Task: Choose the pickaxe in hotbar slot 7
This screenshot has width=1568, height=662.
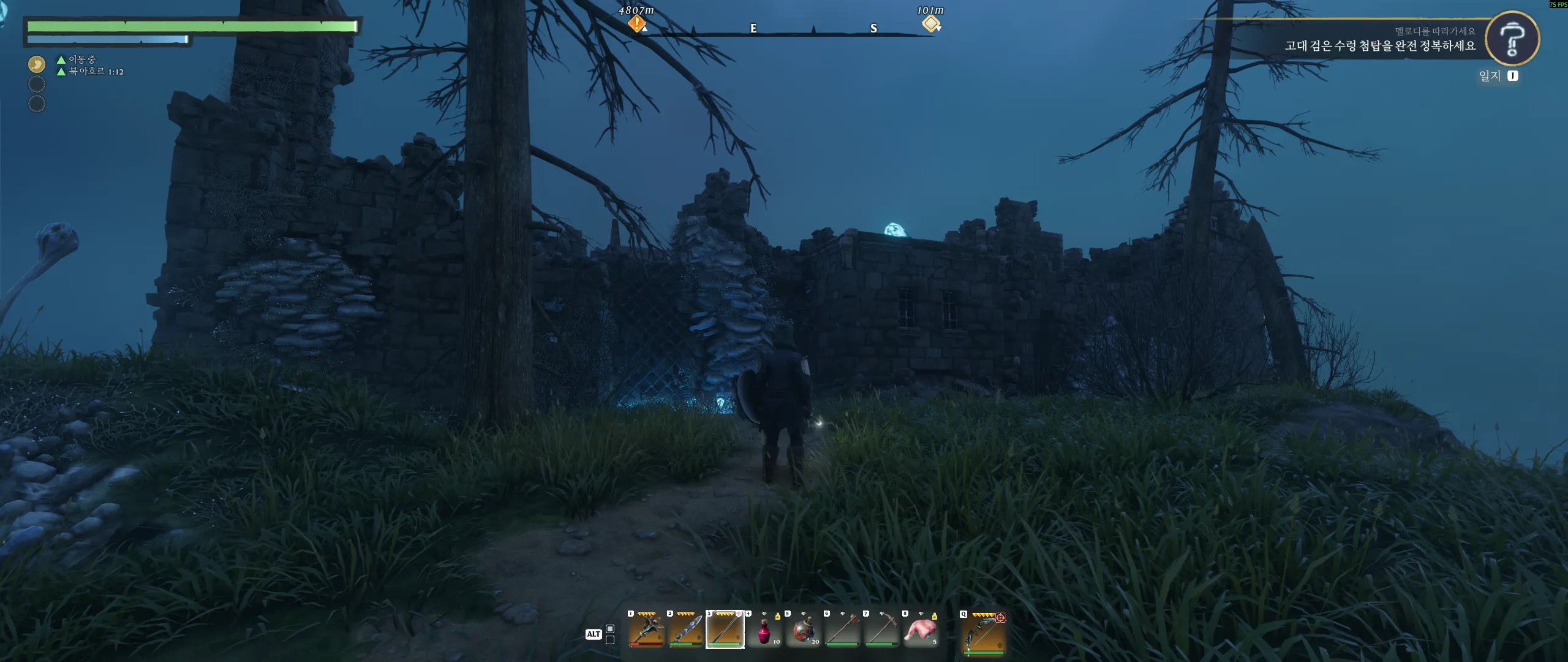Action: [881, 630]
